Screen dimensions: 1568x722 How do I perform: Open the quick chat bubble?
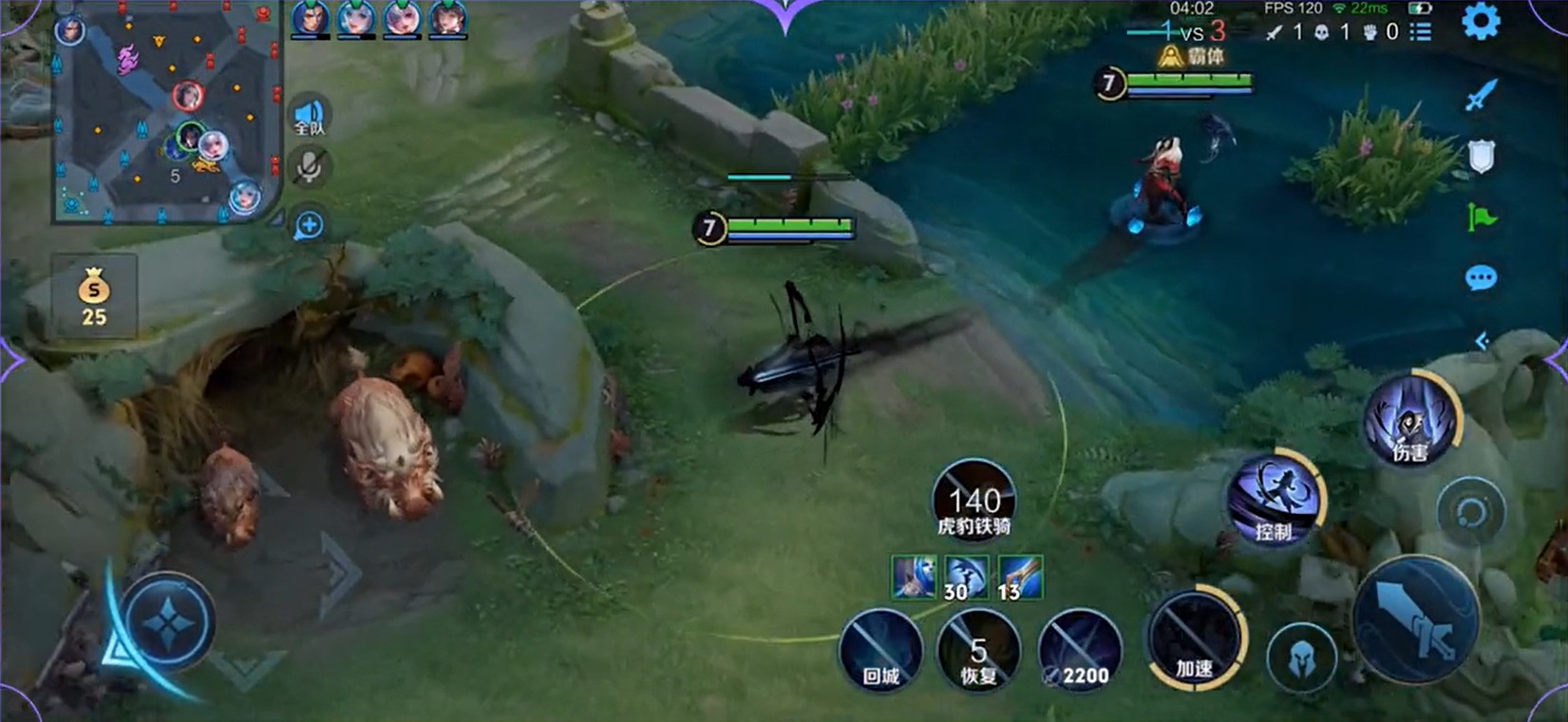[x=1481, y=278]
